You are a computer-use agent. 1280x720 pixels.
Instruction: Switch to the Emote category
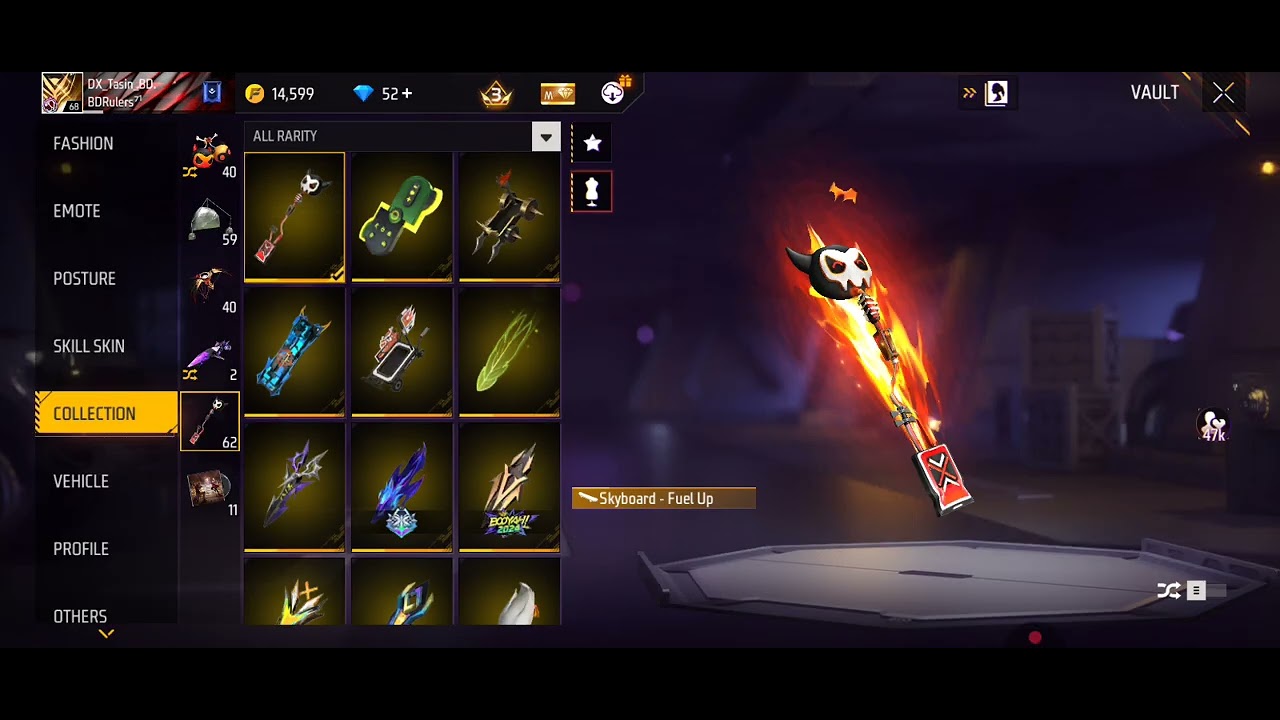coord(77,211)
